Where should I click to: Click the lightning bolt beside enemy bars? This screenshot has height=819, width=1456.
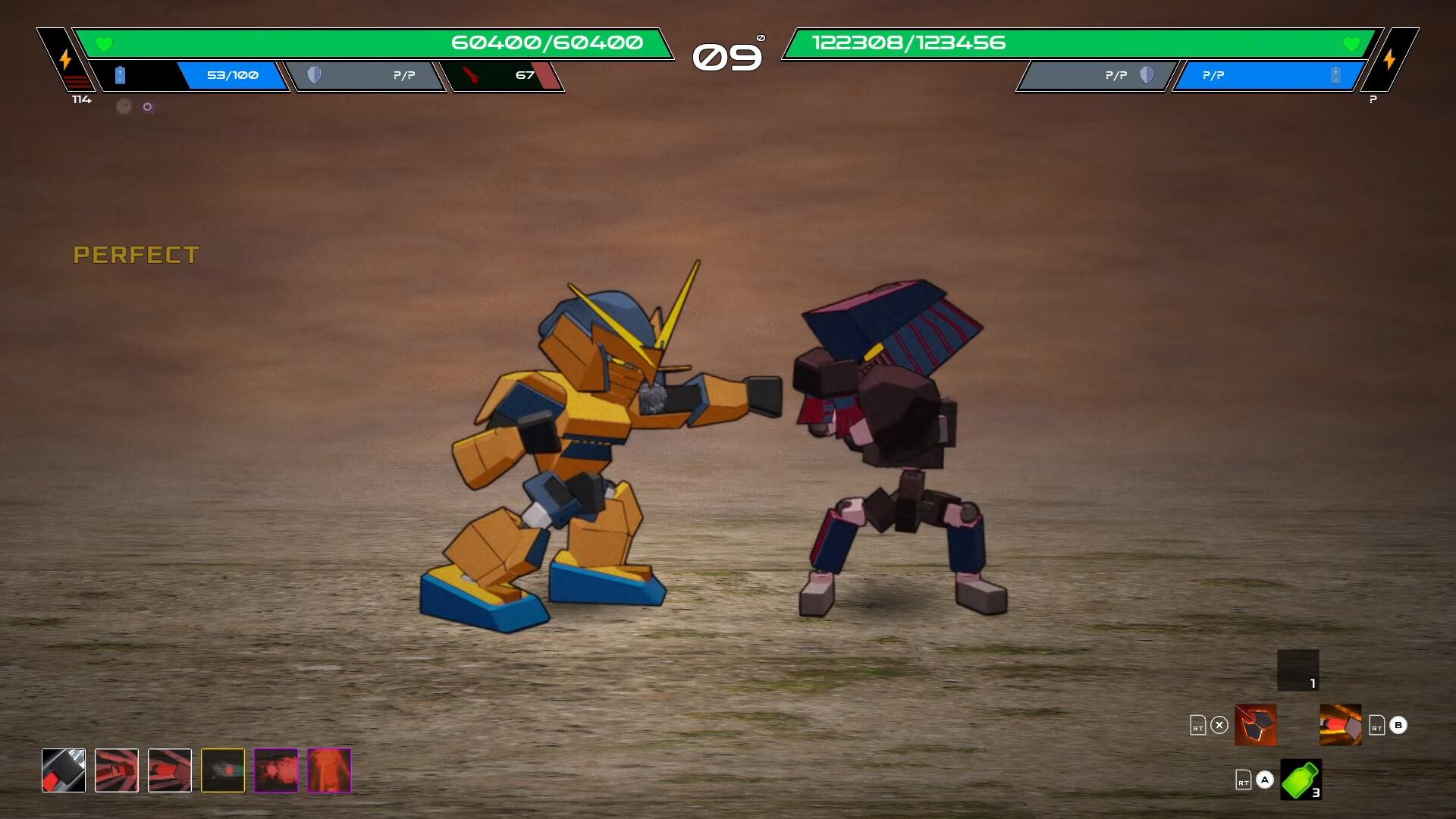[x=1391, y=57]
